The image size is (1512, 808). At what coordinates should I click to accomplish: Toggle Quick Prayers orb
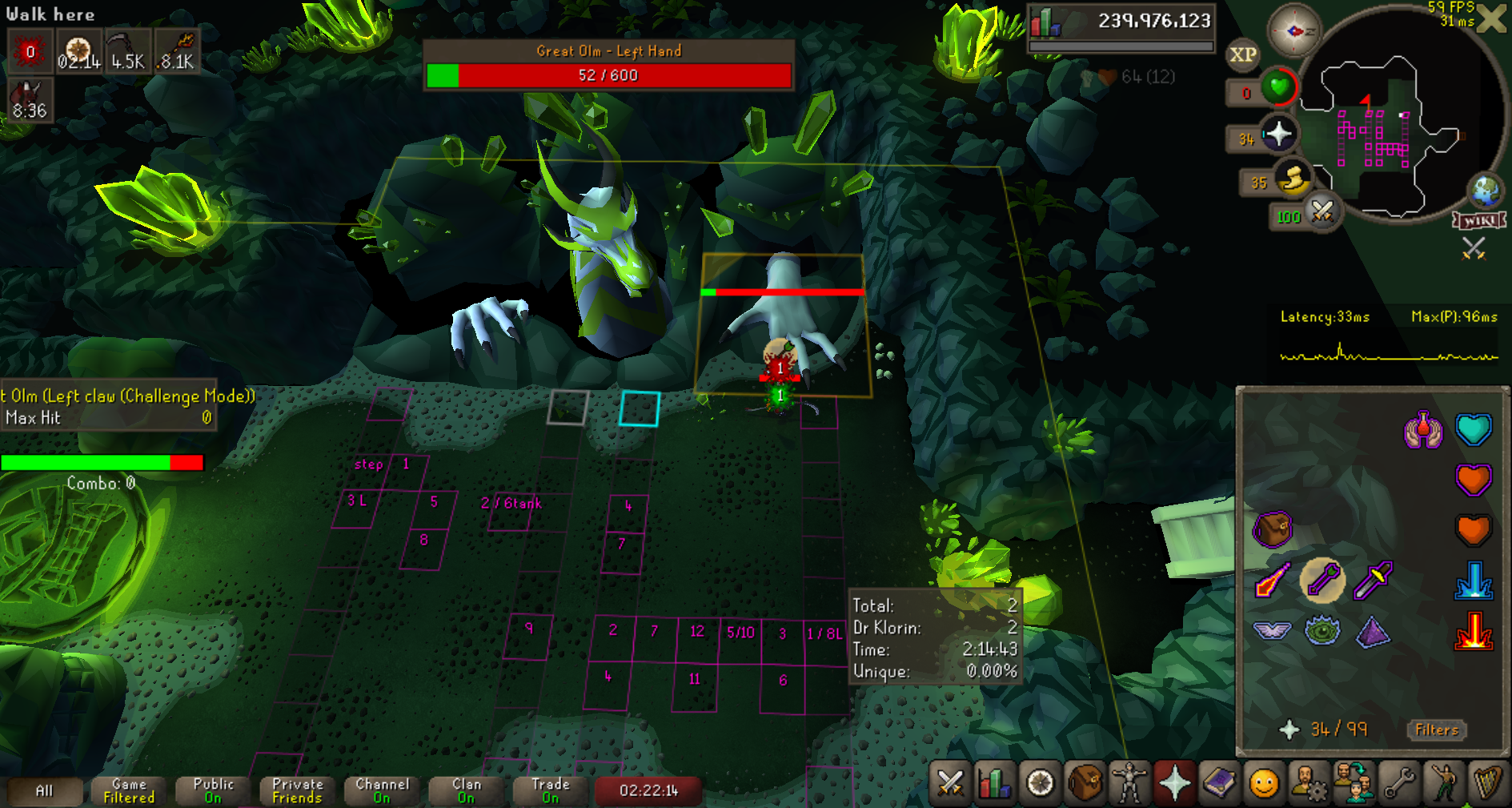tap(1278, 134)
